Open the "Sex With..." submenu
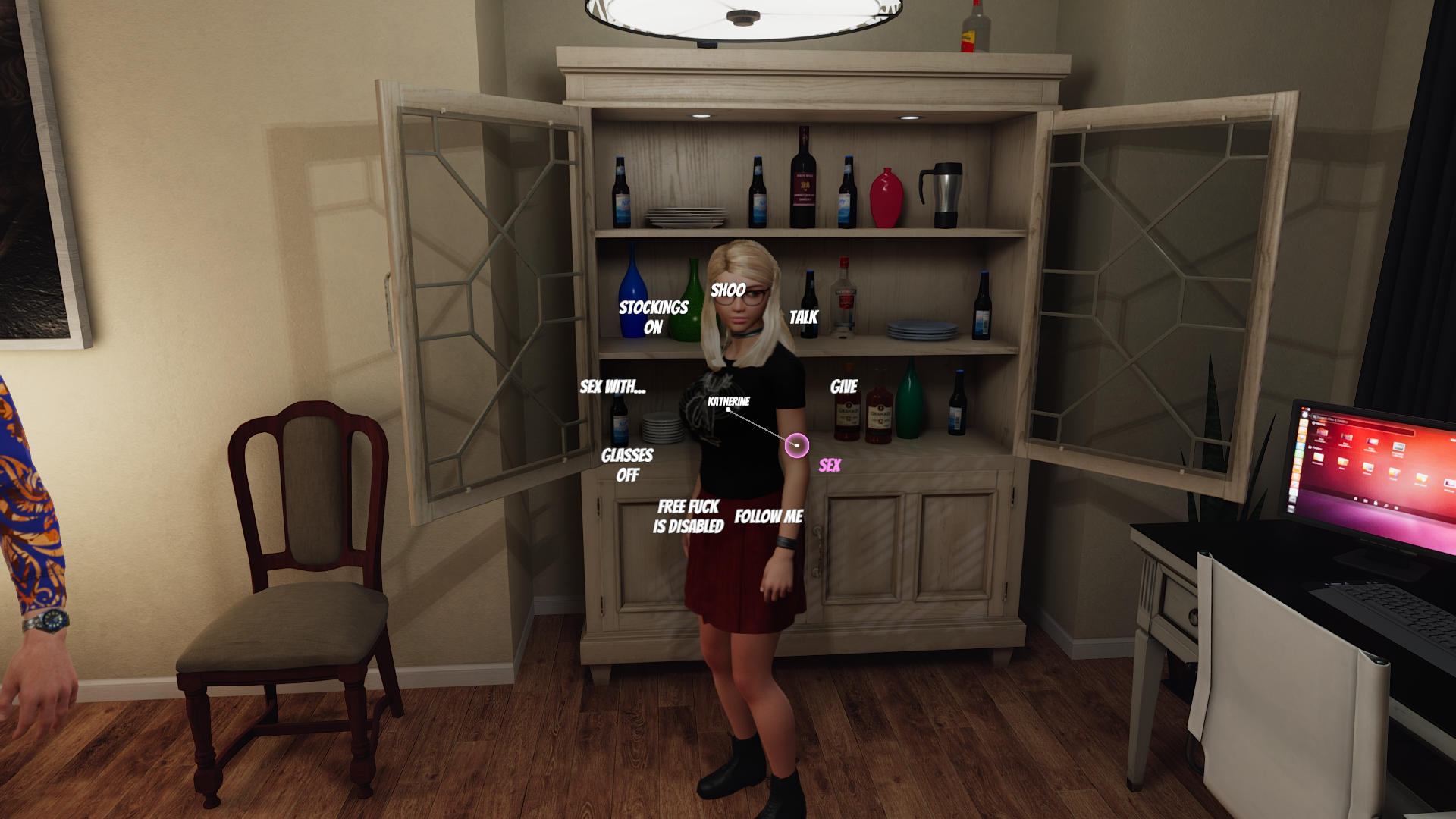This screenshot has width=1456, height=819. pyautogui.click(x=613, y=387)
